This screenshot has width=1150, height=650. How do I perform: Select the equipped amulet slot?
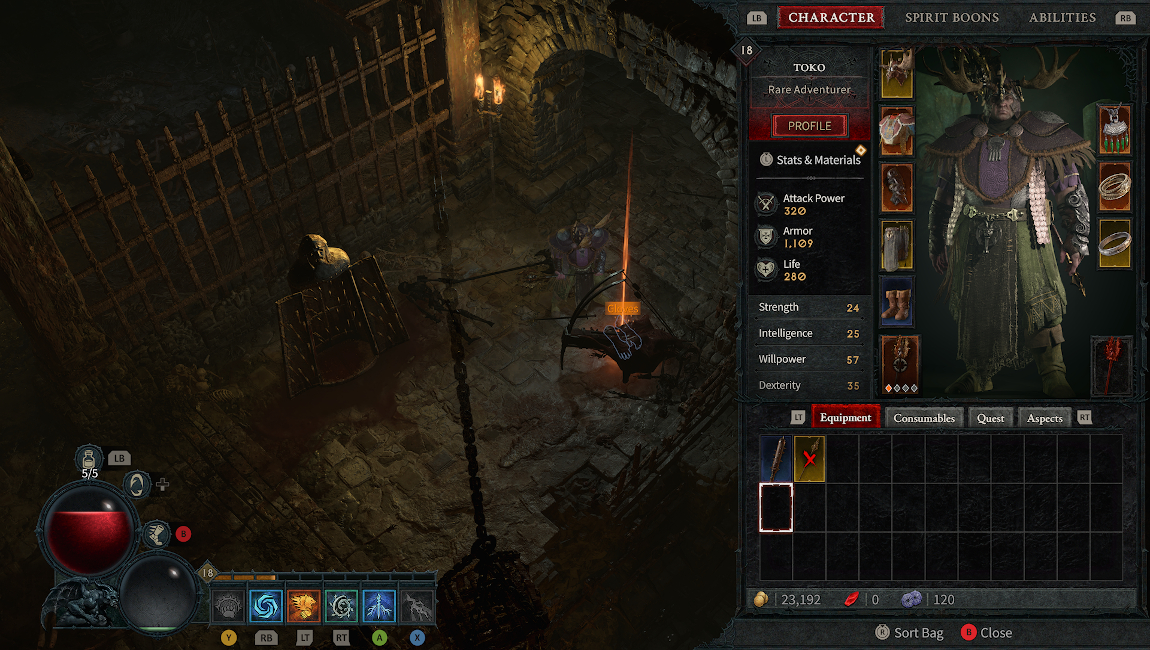1114,130
